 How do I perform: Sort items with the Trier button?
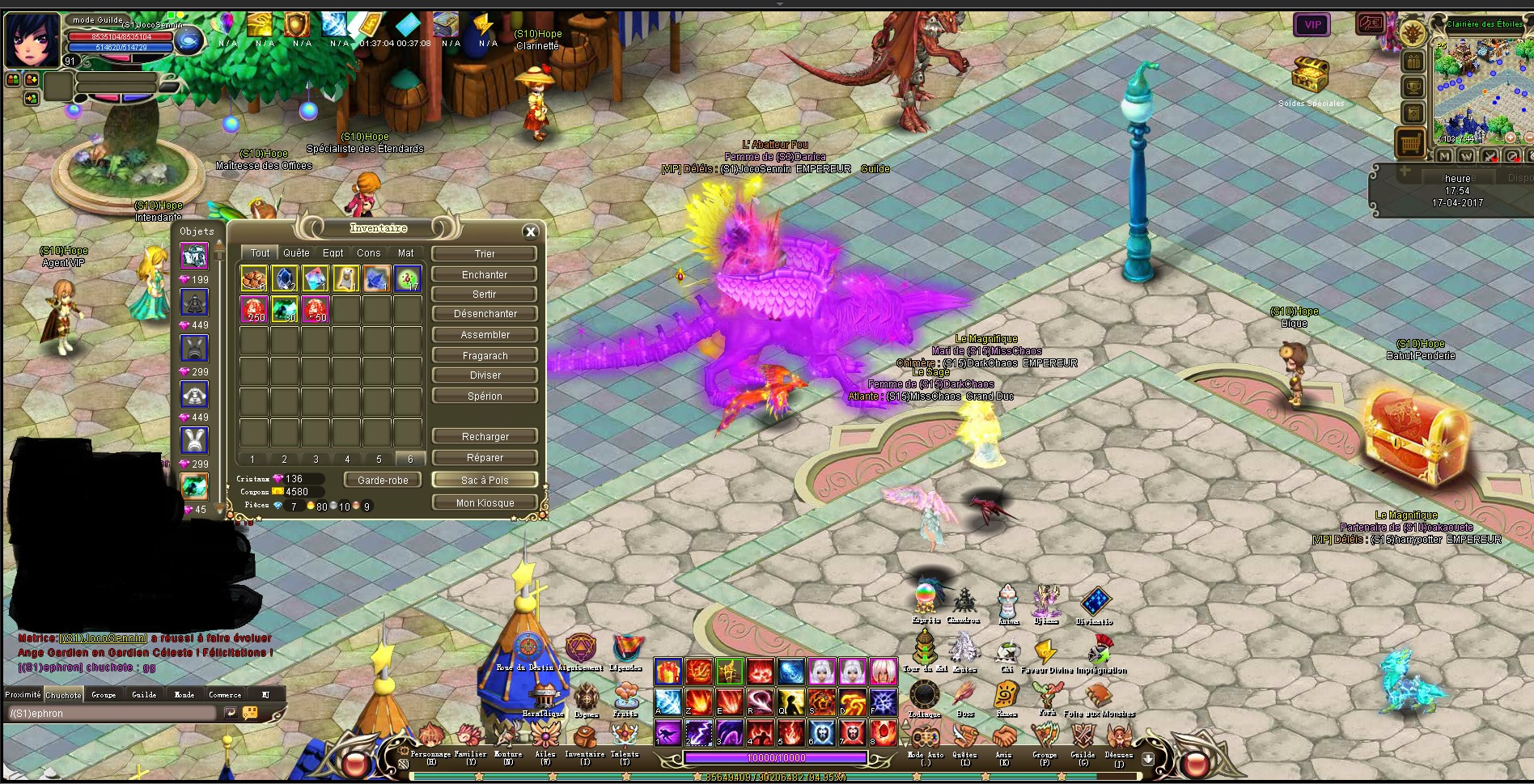[485, 254]
